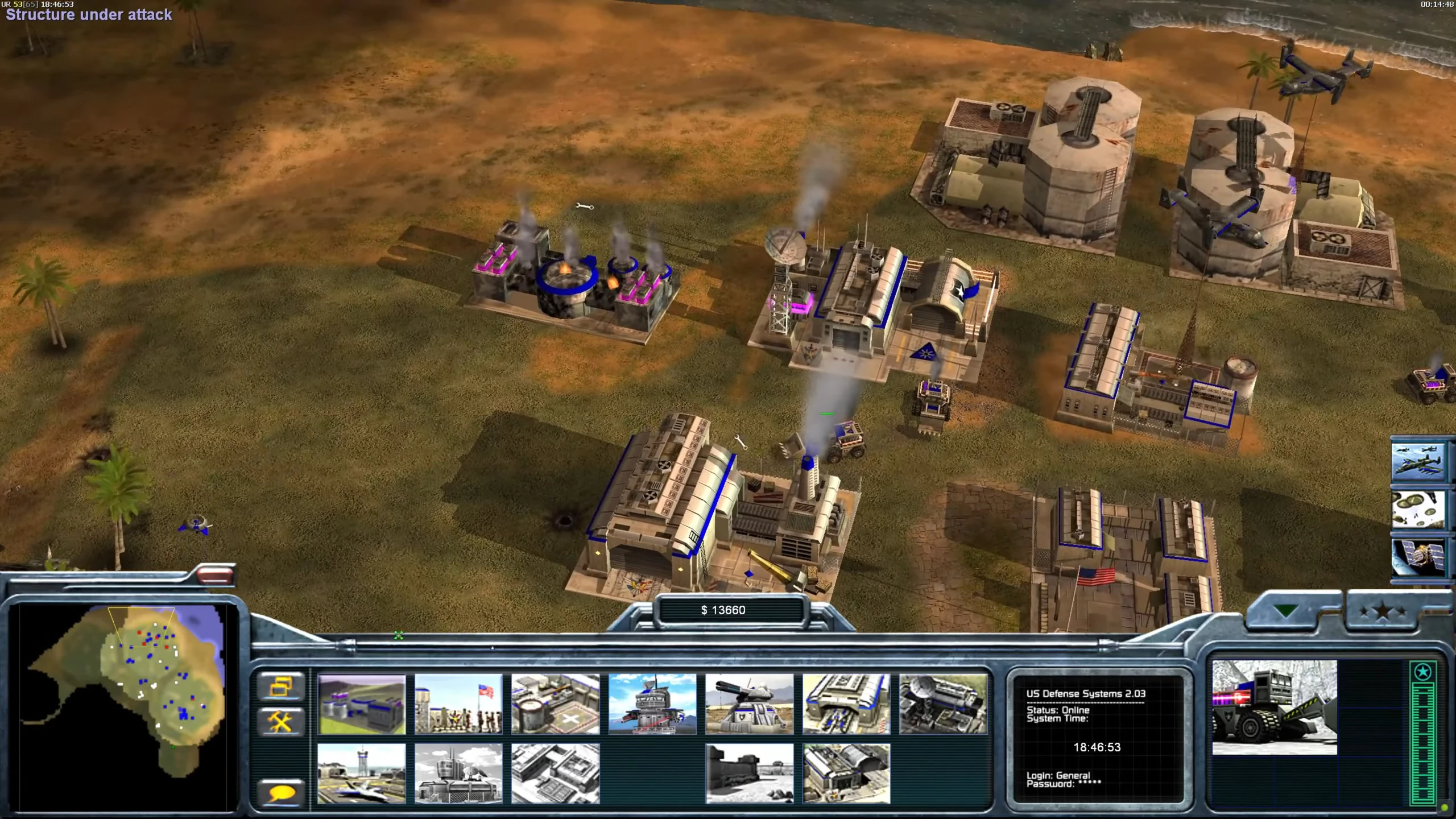Choose the Supply Center build icon
Image resolution: width=1456 pixels, height=819 pixels.
click(555, 704)
